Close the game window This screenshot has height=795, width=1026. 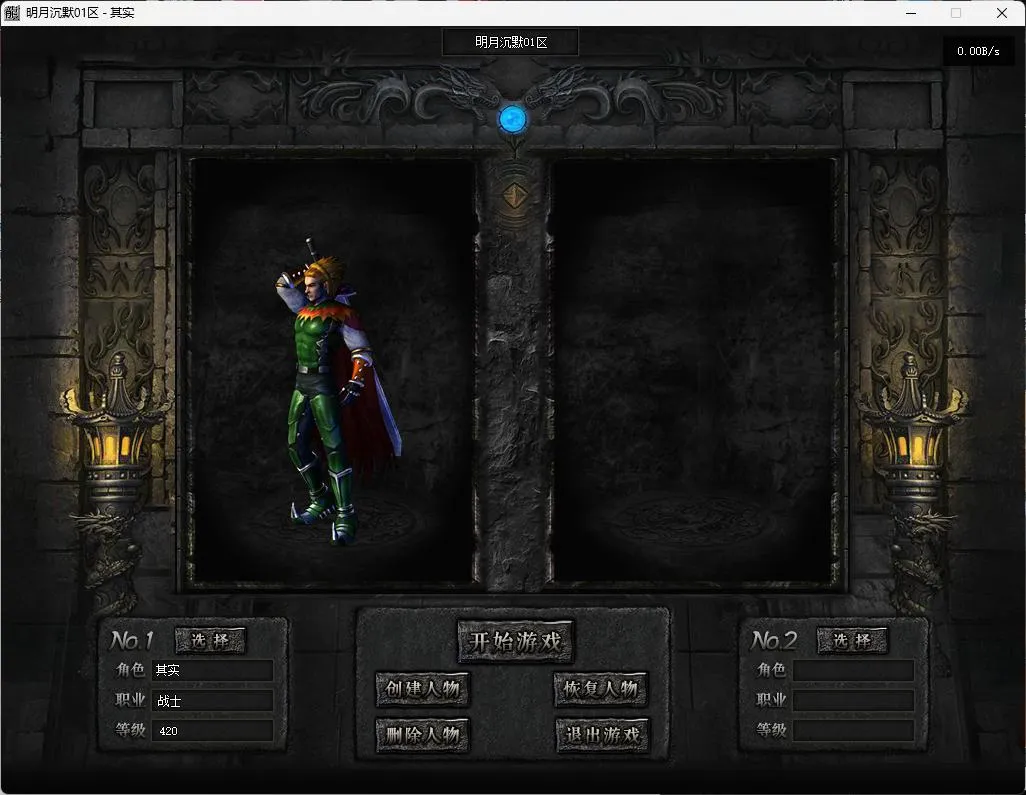tap(1002, 13)
